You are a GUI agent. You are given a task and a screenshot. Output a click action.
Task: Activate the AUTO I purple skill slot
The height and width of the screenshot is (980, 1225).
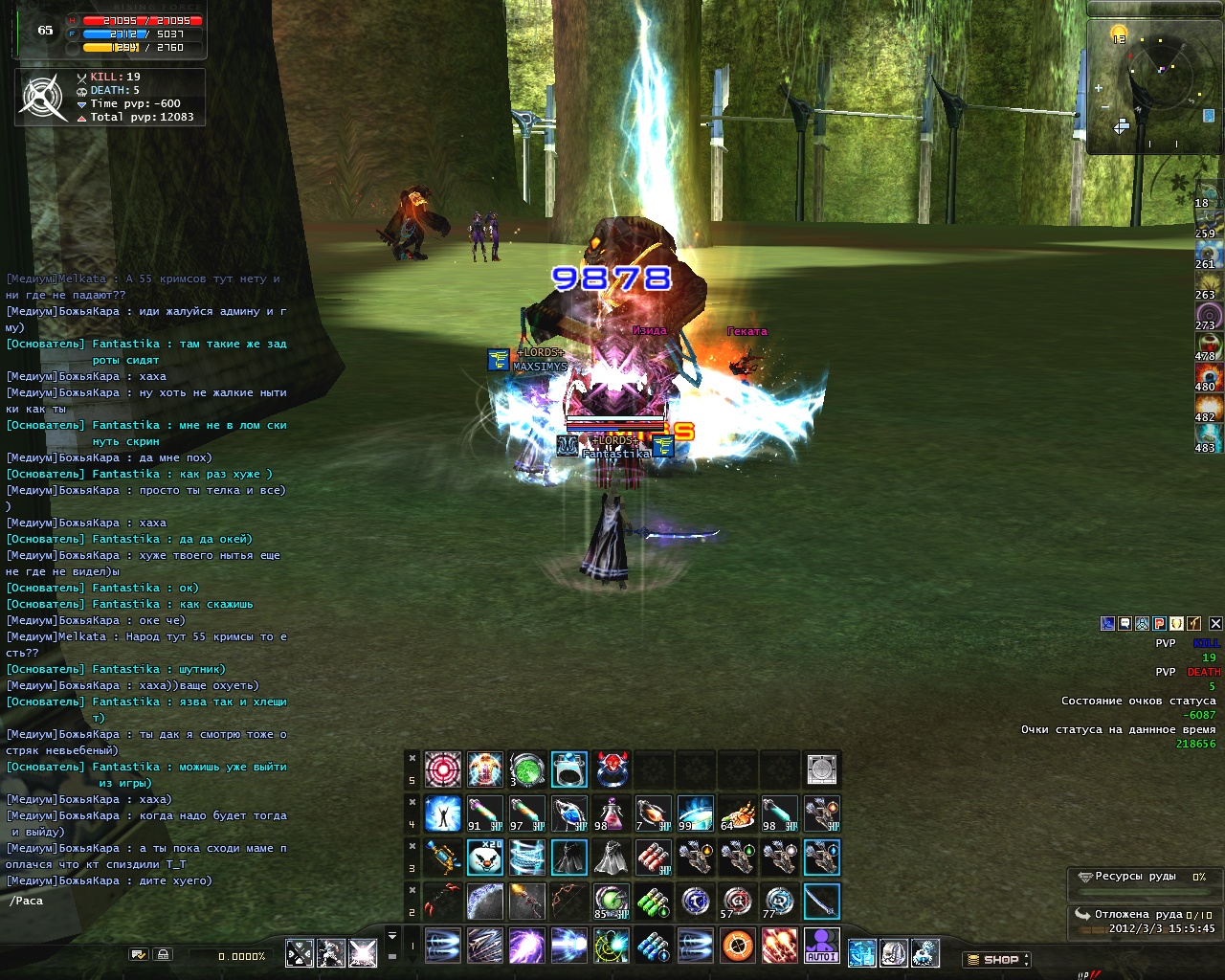pyautogui.click(x=821, y=946)
